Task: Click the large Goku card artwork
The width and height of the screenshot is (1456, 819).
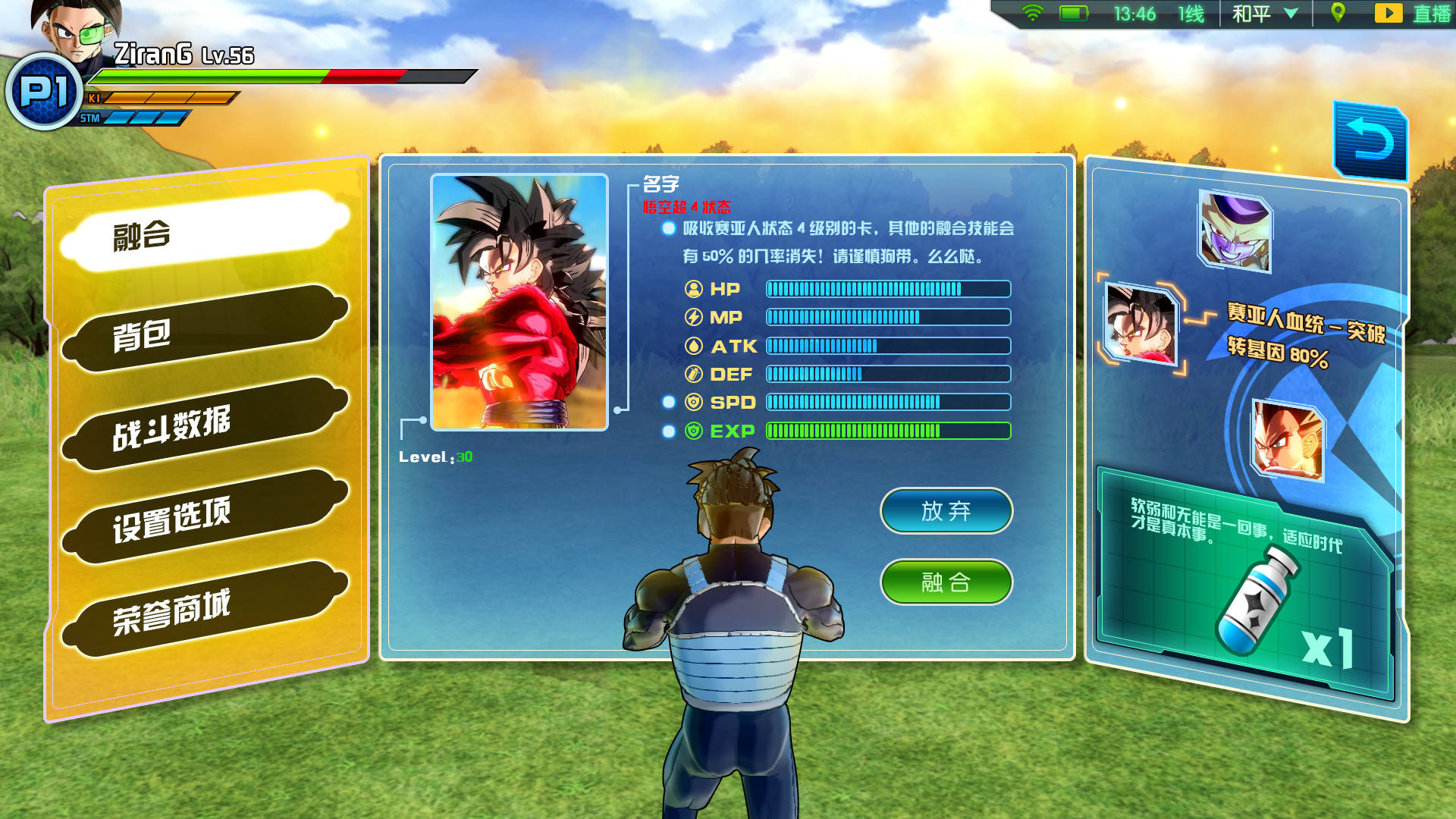Action: click(x=519, y=302)
